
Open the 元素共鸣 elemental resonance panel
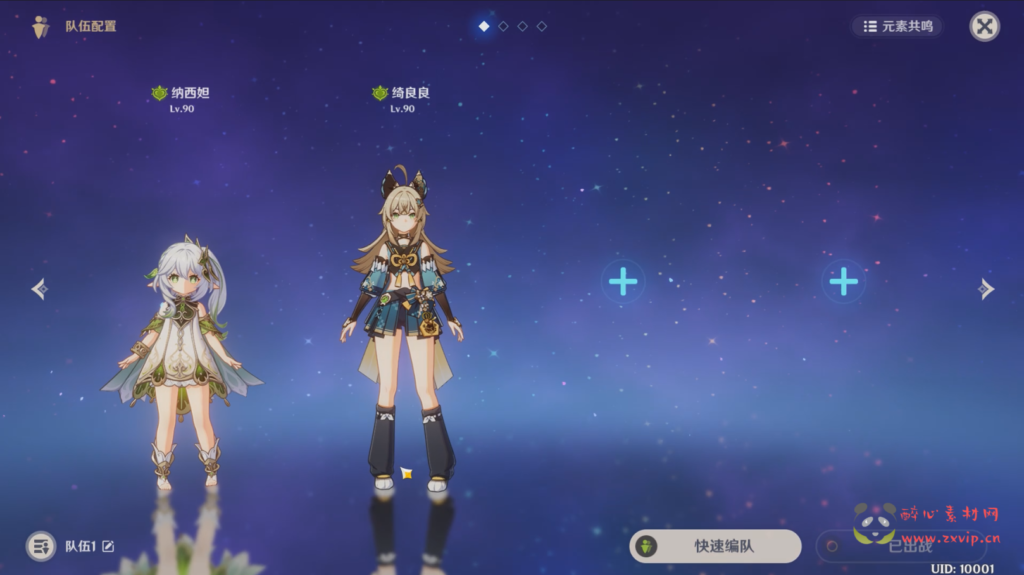coord(898,26)
